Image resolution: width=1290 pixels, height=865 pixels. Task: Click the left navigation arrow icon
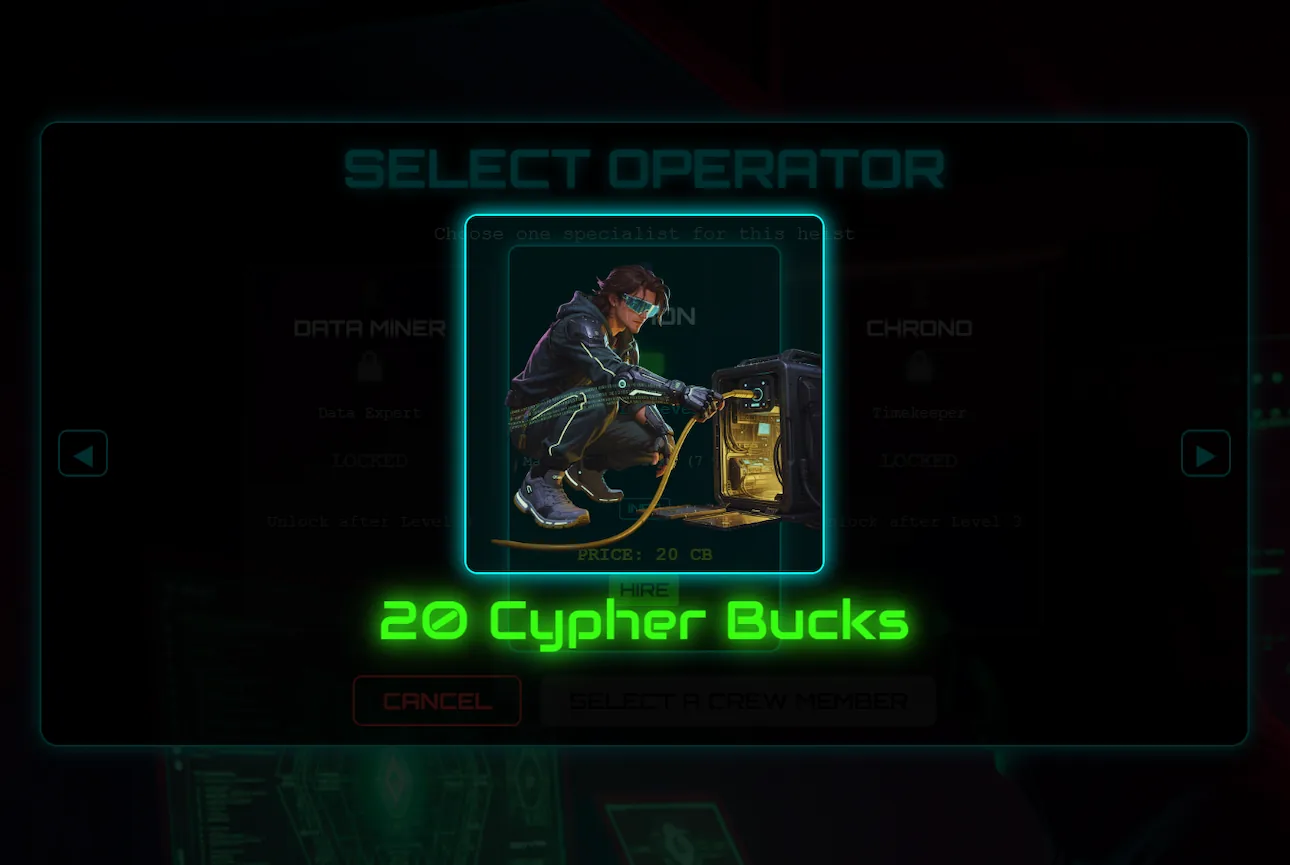coord(83,453)
